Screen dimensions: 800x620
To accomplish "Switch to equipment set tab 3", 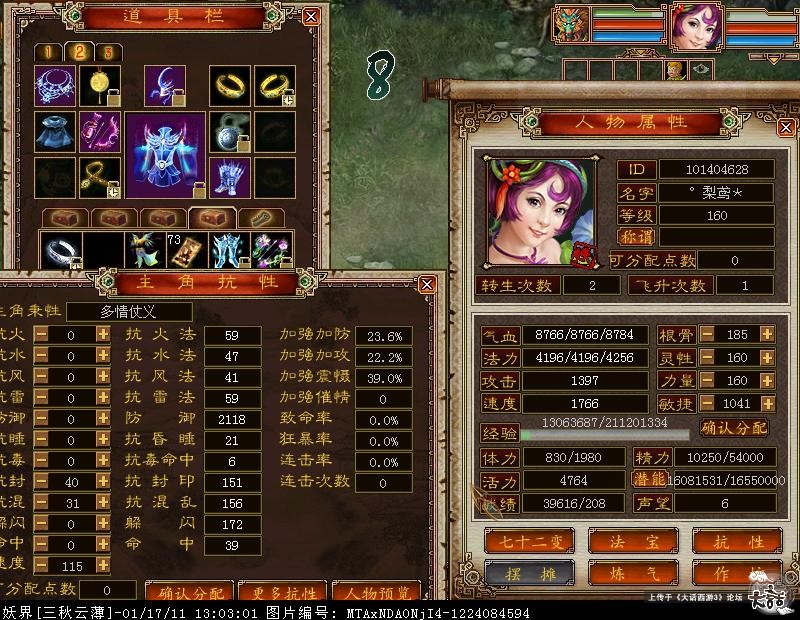I will (x=107, y=52).
